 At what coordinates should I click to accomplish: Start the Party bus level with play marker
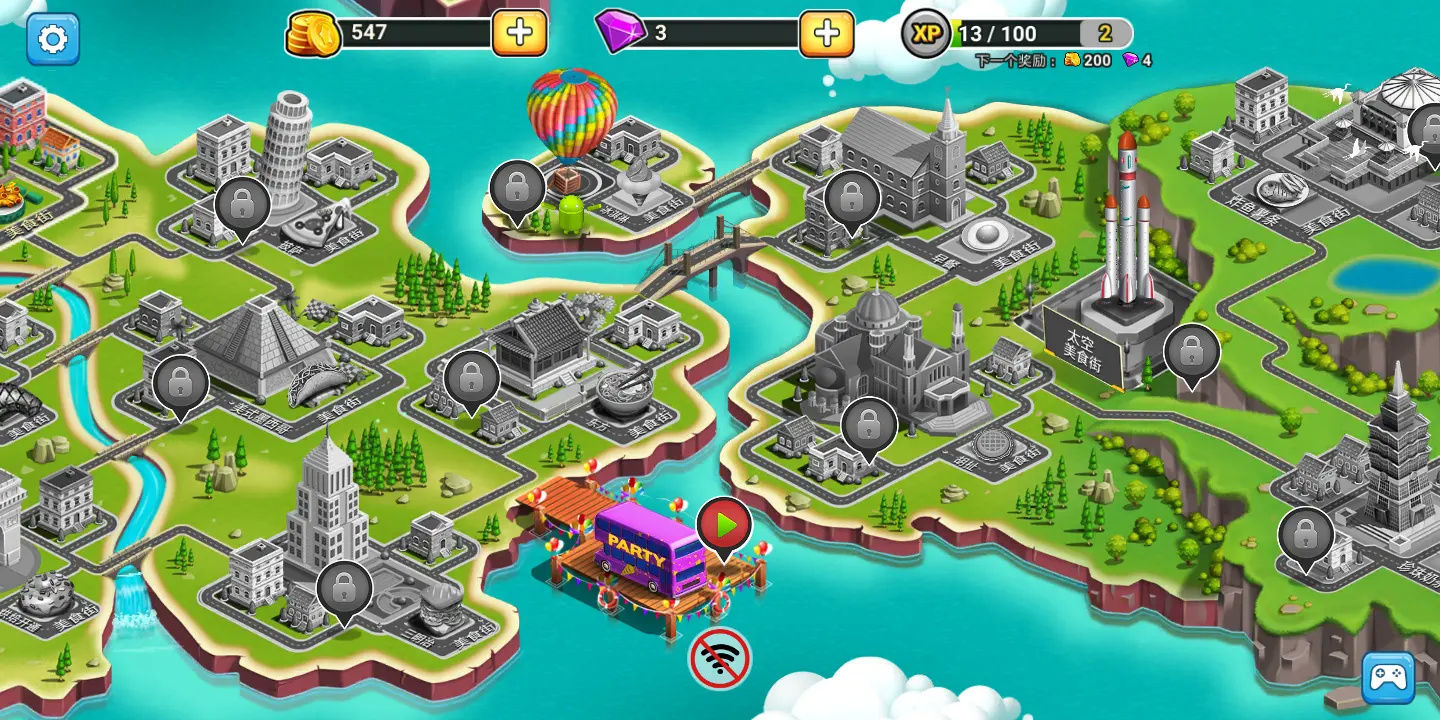pos(724,525)
